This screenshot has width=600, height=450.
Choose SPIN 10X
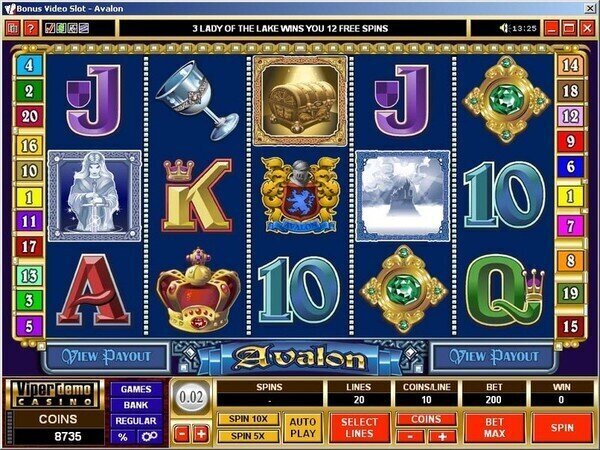pyautogui.click(x=247, y=417)
